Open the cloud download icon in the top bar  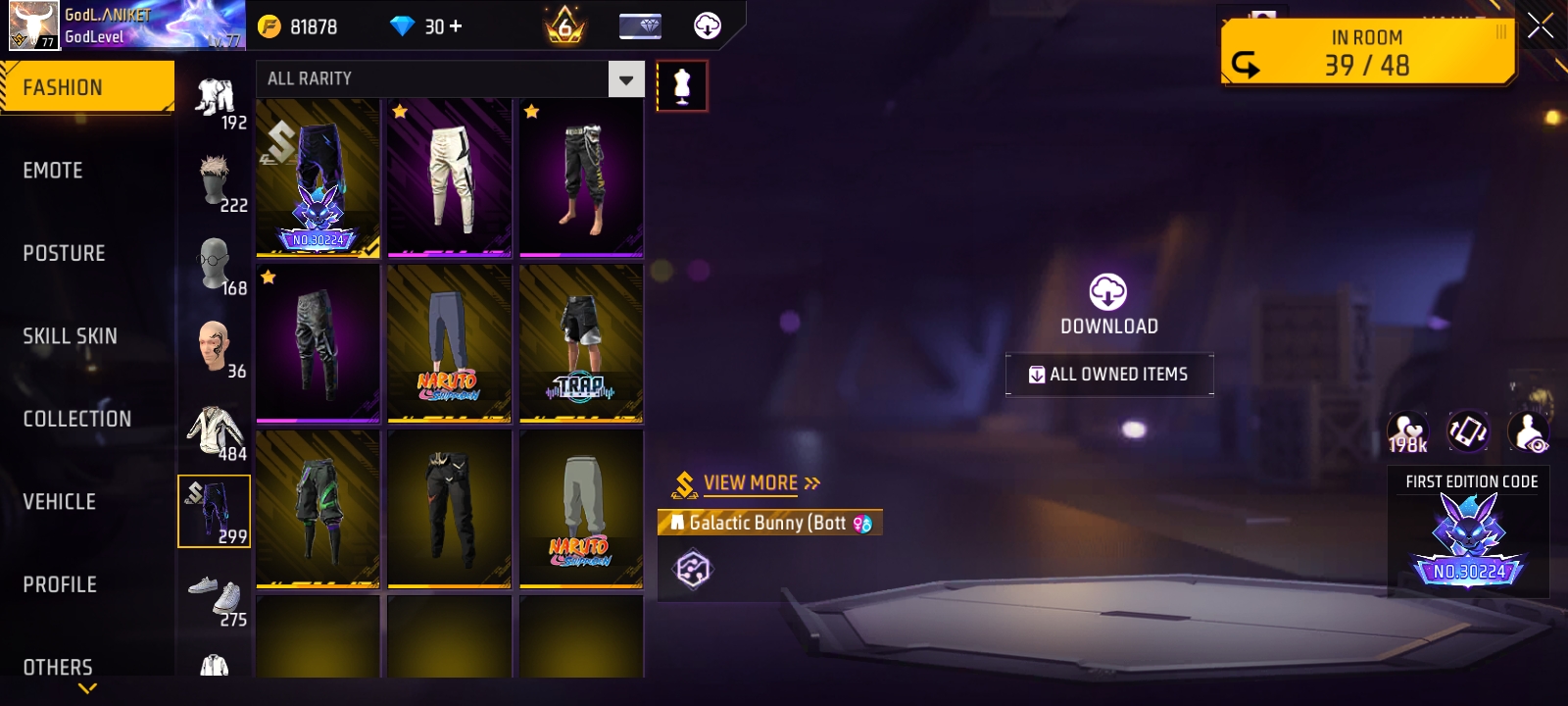click(x=708, y=26)
